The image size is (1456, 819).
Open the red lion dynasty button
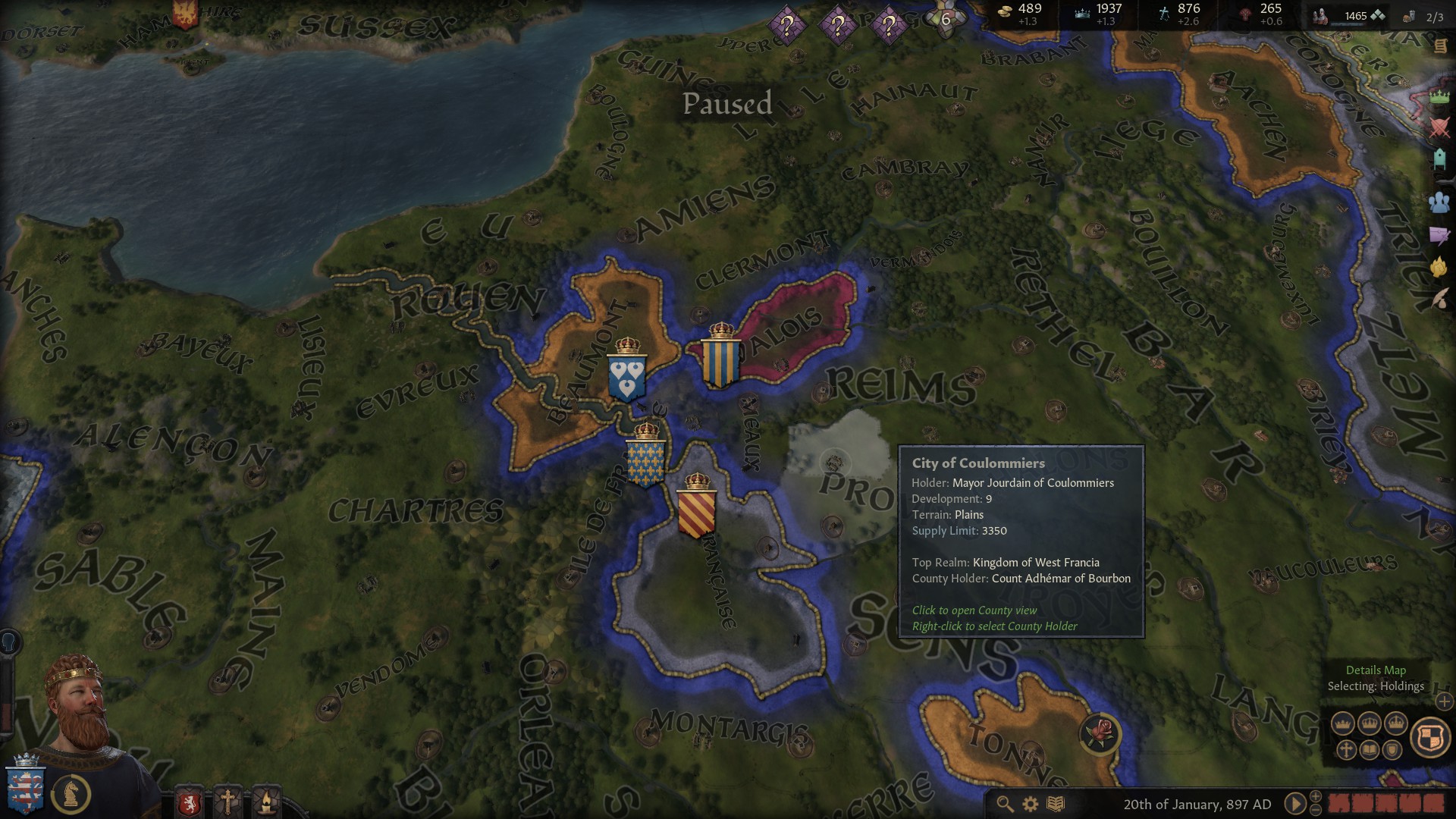189,802
